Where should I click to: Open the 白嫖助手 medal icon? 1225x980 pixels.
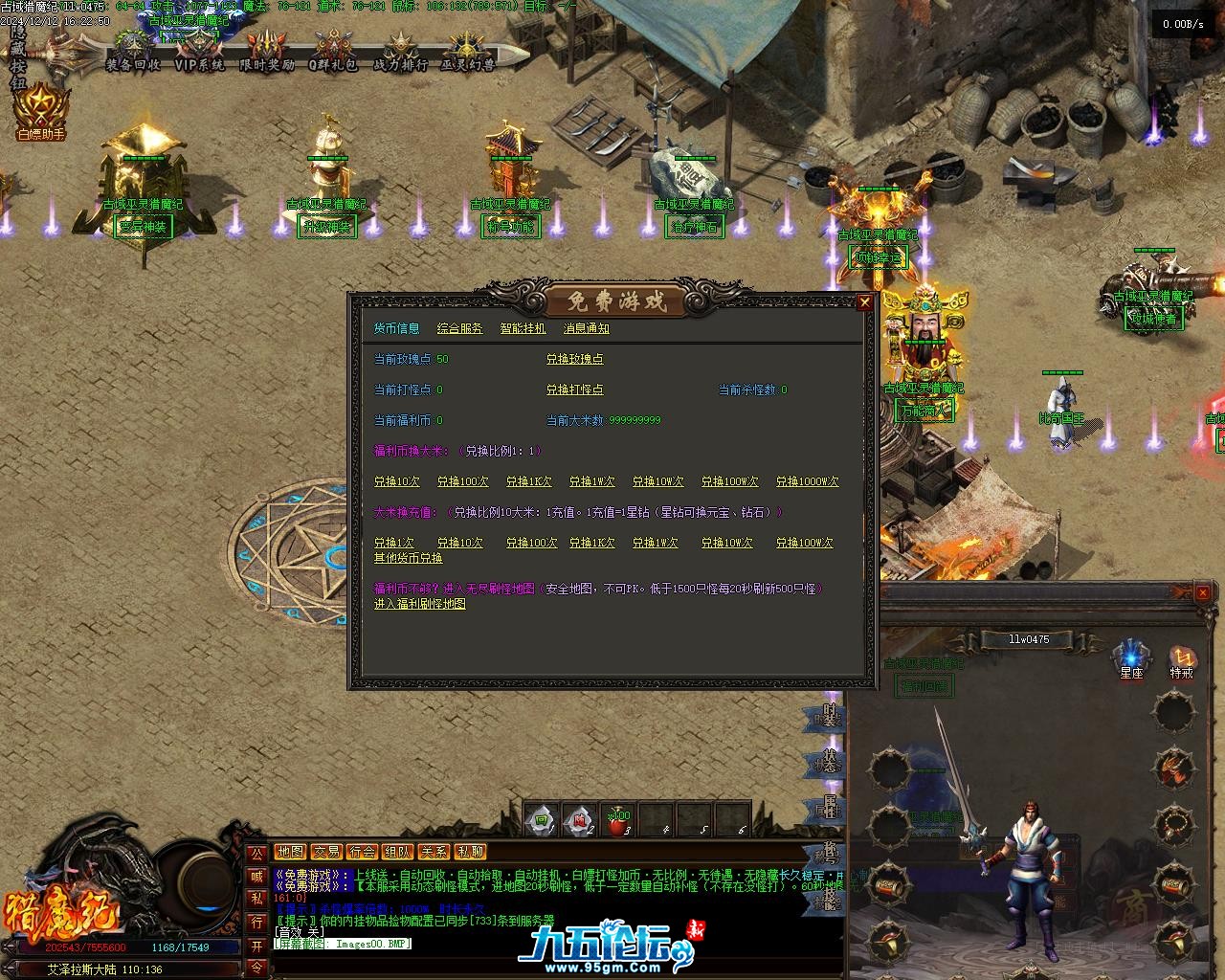[x=40, y=111]
